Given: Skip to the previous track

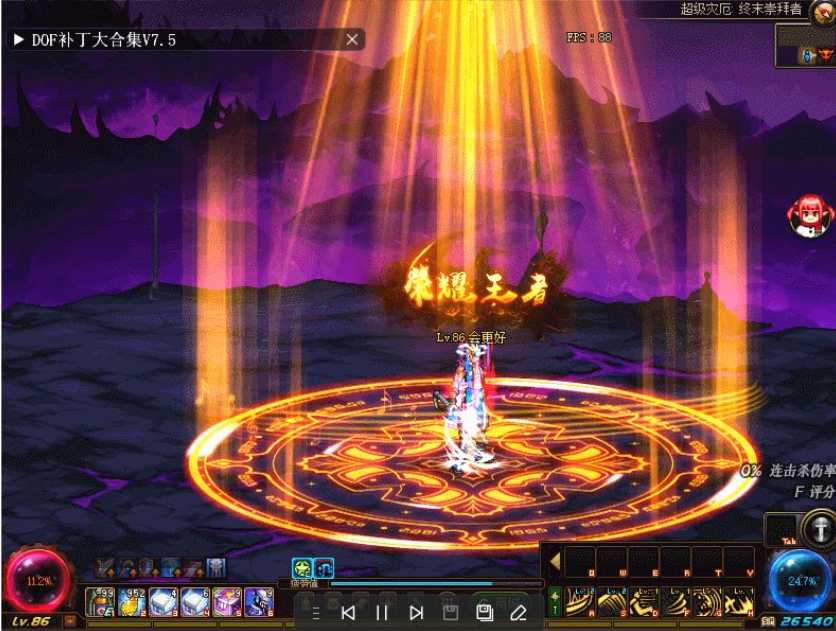Looking at the screenshot, I should (x=348, y=612).
